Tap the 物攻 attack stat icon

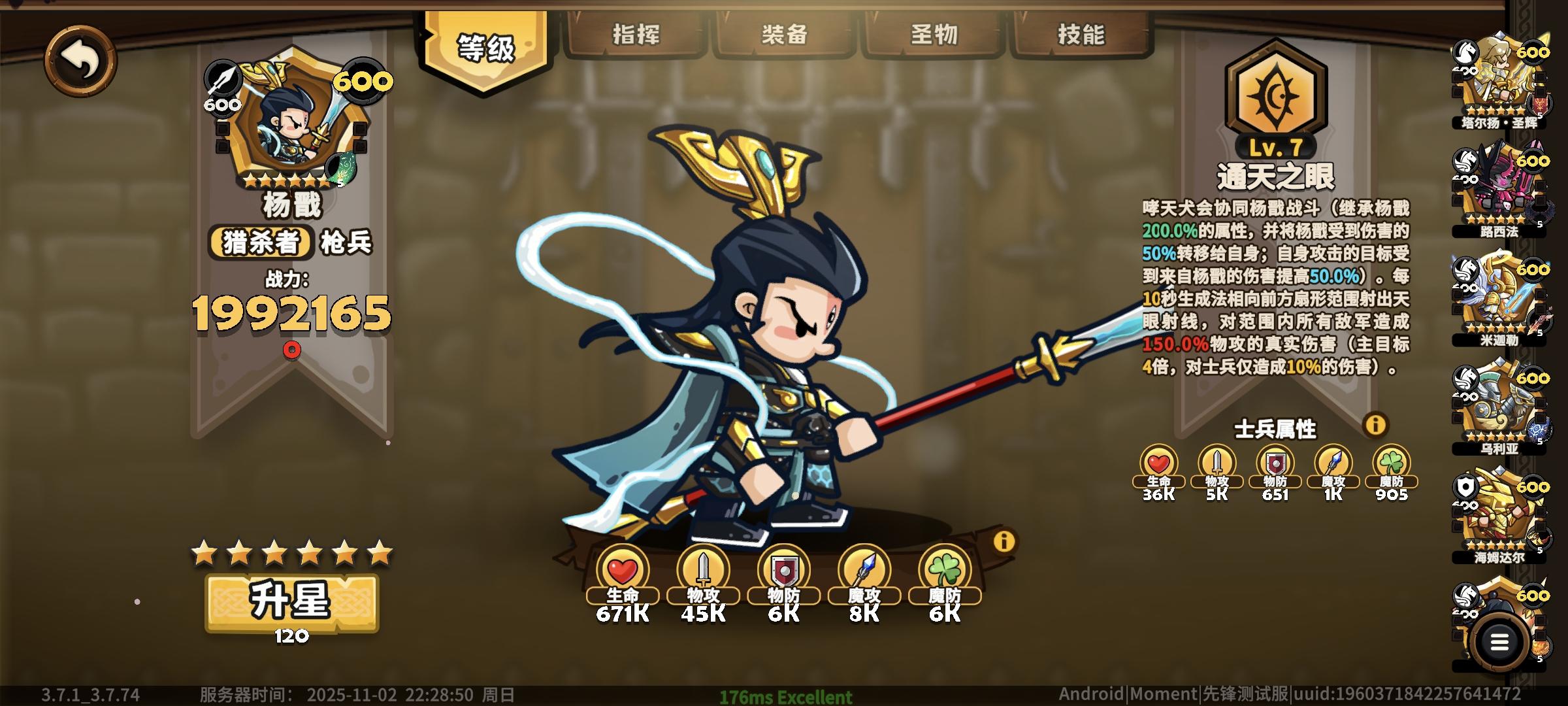(704, 569)
